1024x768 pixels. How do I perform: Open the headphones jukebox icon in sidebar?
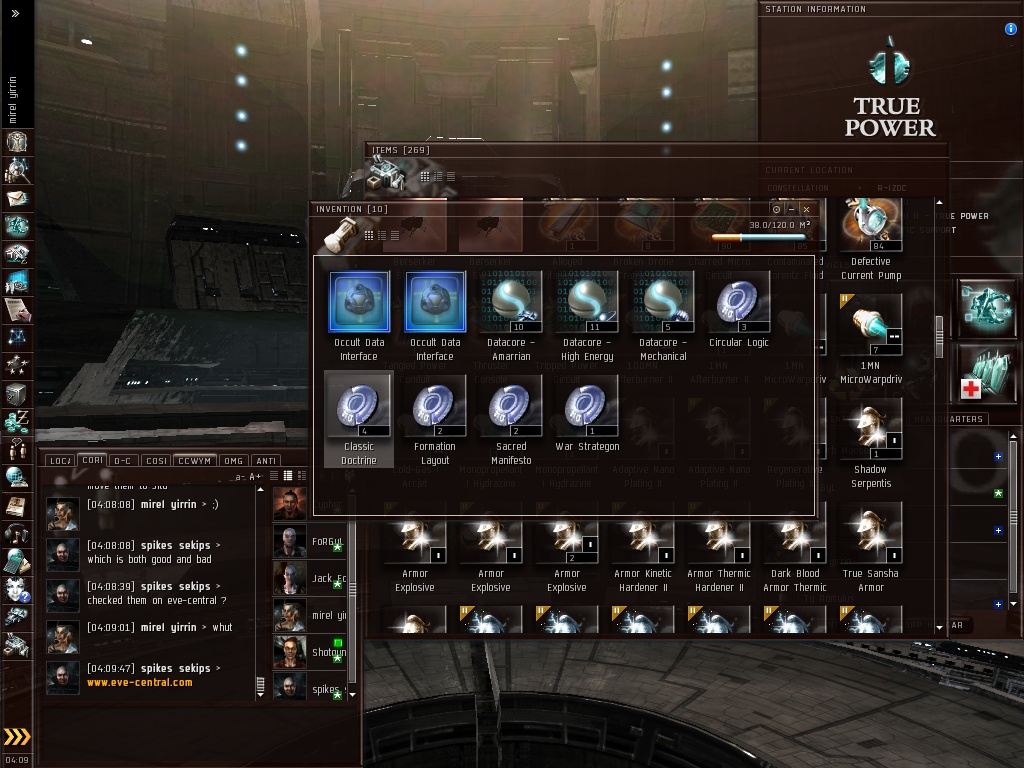[x=17, y=533]
